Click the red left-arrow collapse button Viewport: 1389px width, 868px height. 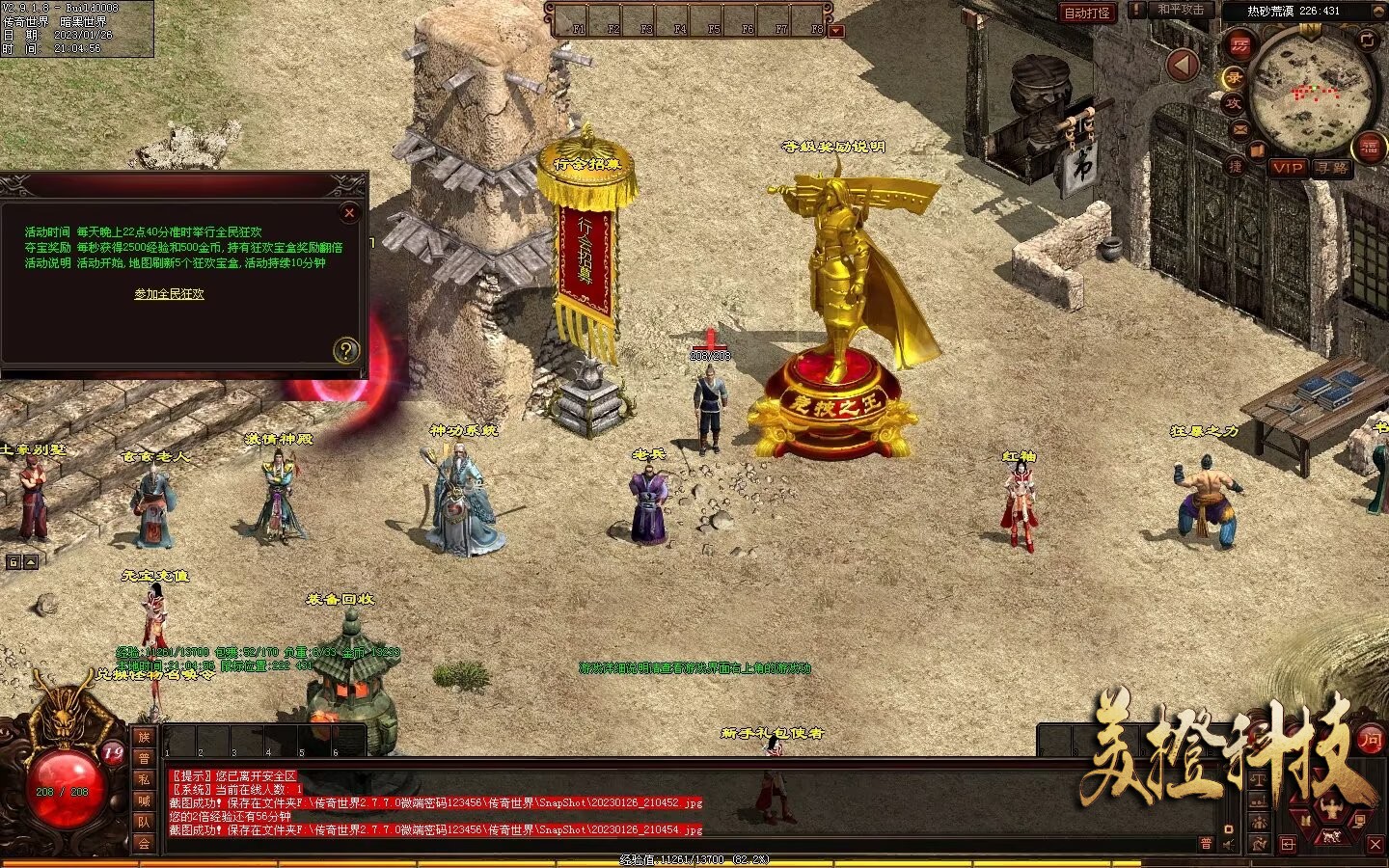[1183, 66]
